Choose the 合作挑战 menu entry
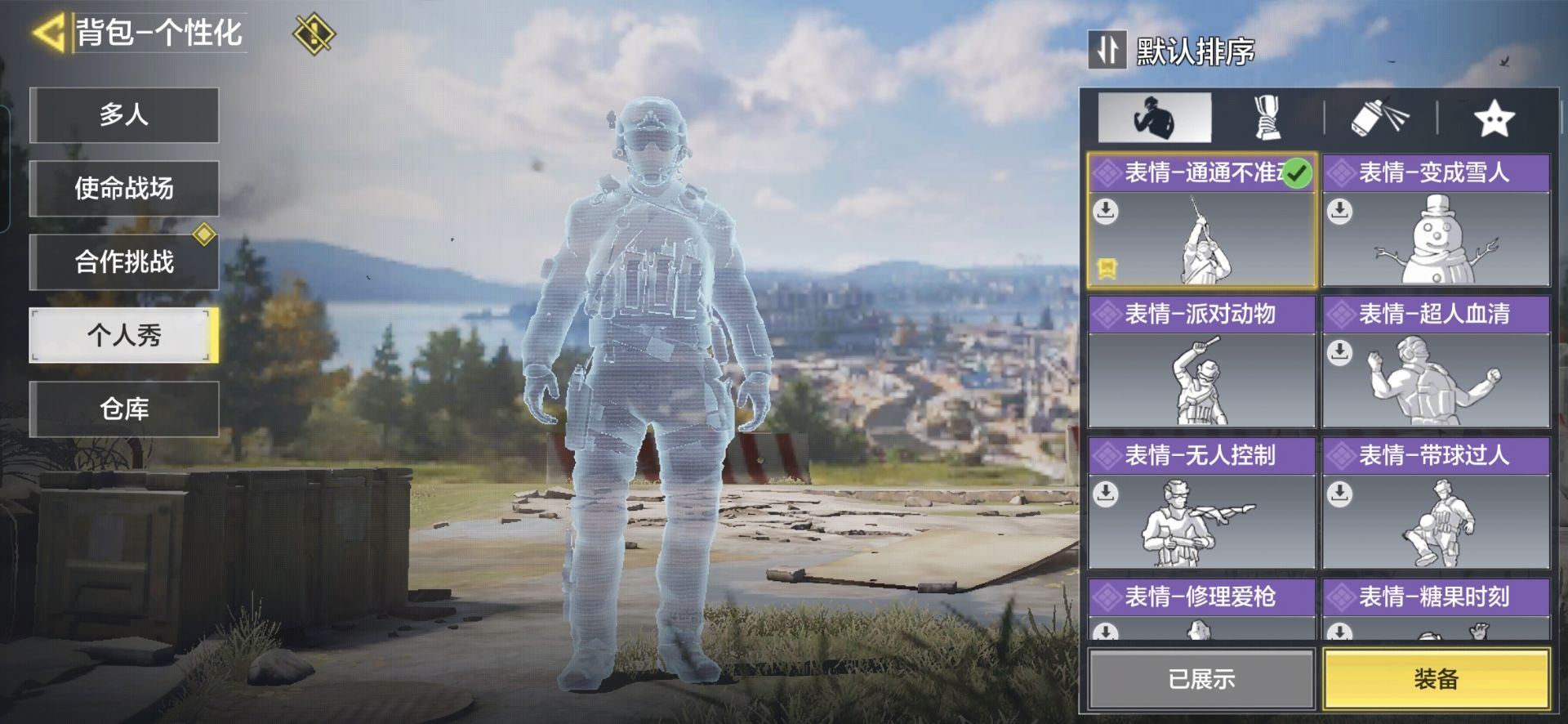This screenshot has height=724, width=1568. 124,262
